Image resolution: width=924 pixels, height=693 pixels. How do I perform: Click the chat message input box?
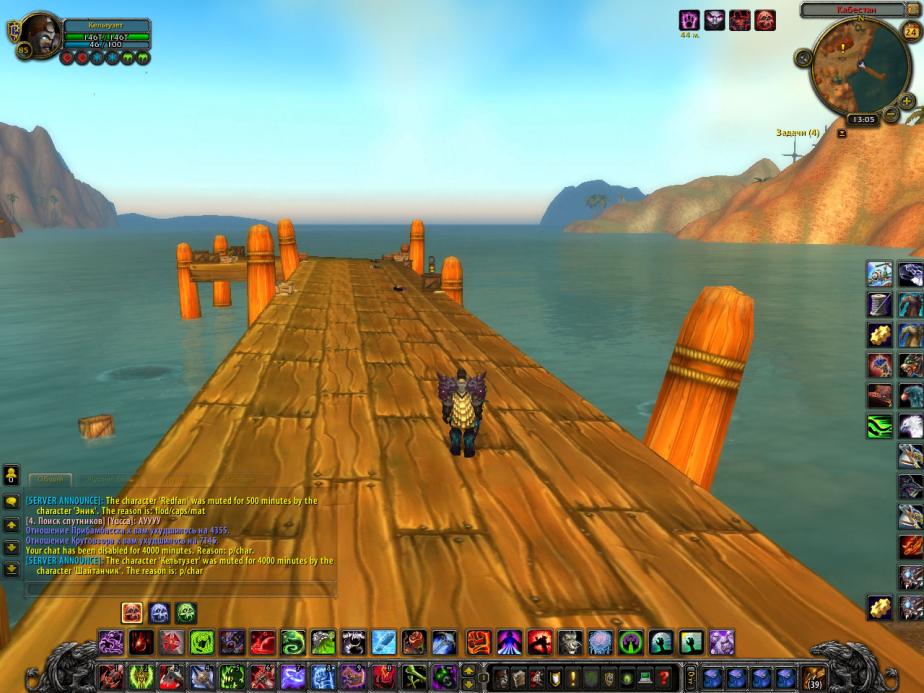(180, 588)
